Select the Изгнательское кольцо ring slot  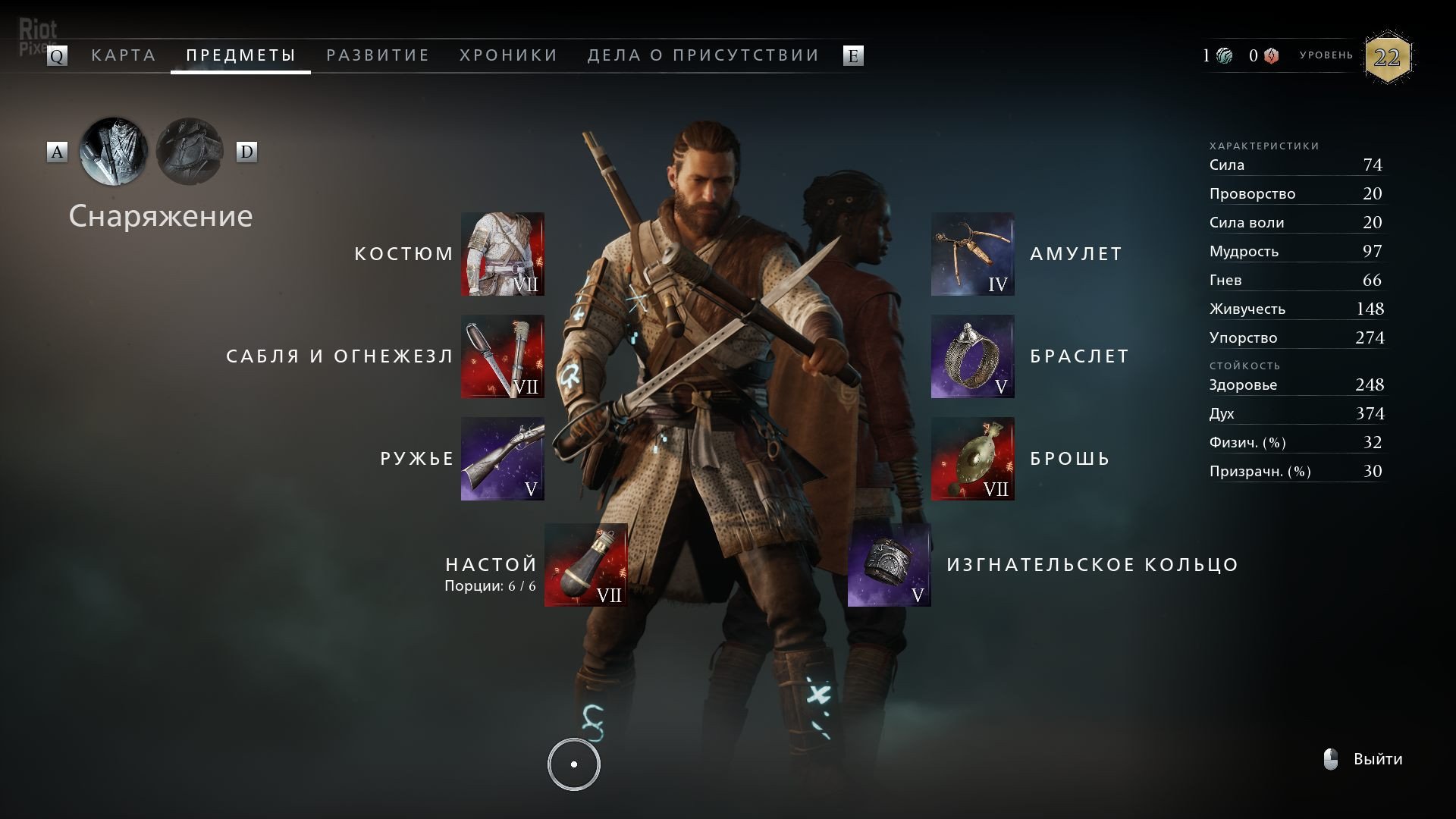[890, 565]
